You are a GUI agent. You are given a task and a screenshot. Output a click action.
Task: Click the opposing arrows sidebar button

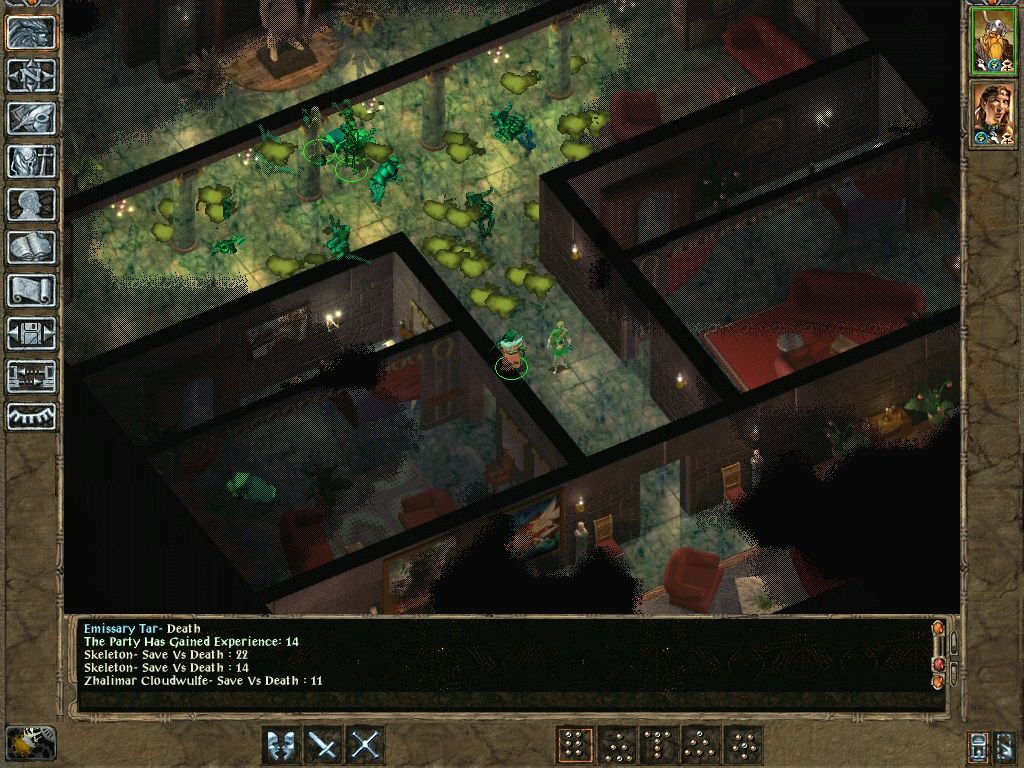[31, 376]
